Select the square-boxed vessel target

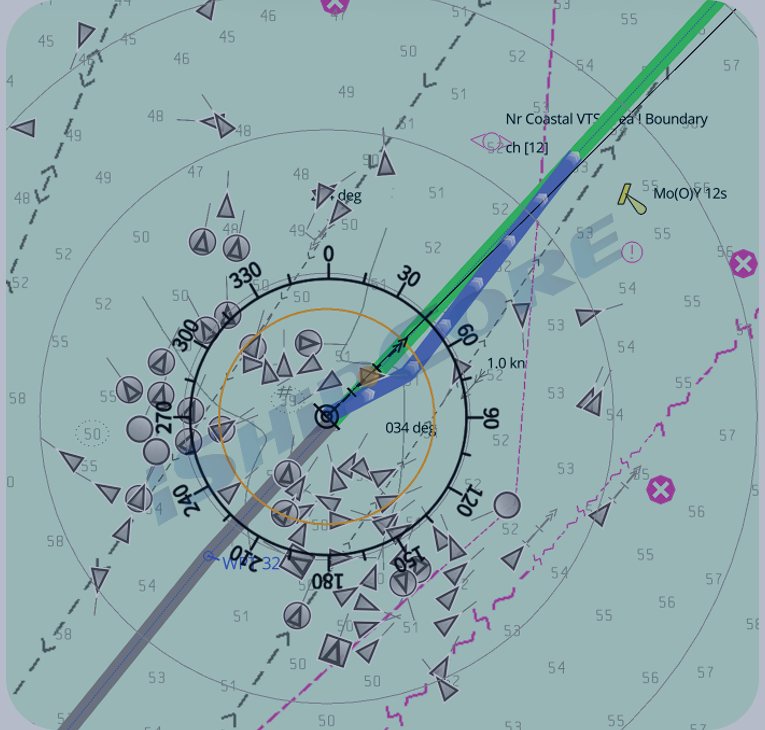334,651
